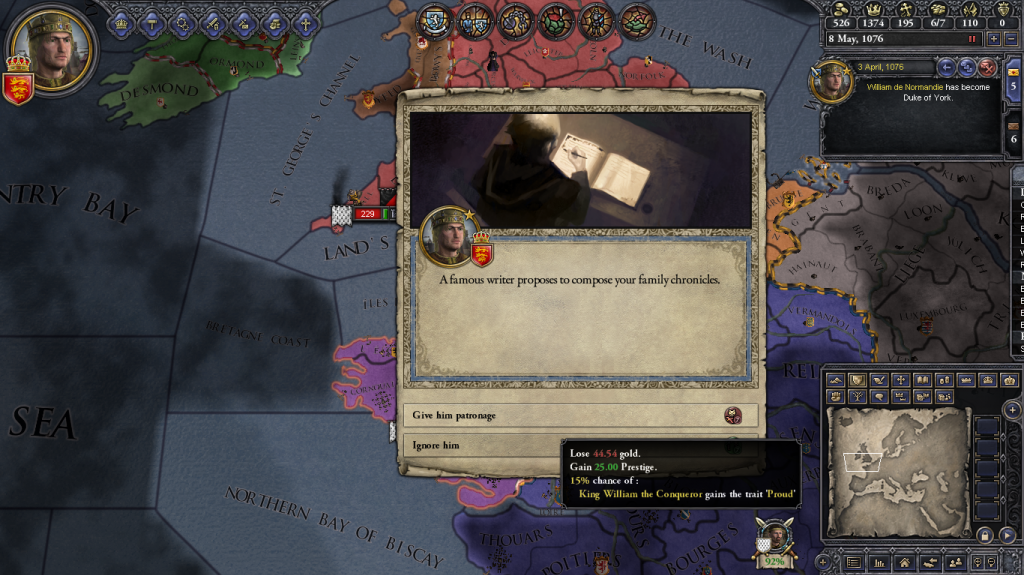Zoom in with plus button above minimap slots
The image size is (1024, 575).
tap(1012, 409)
